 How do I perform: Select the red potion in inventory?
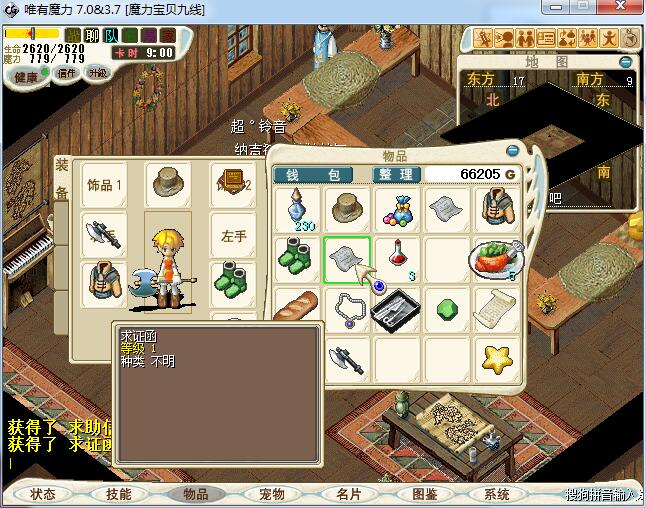point(397,258)
